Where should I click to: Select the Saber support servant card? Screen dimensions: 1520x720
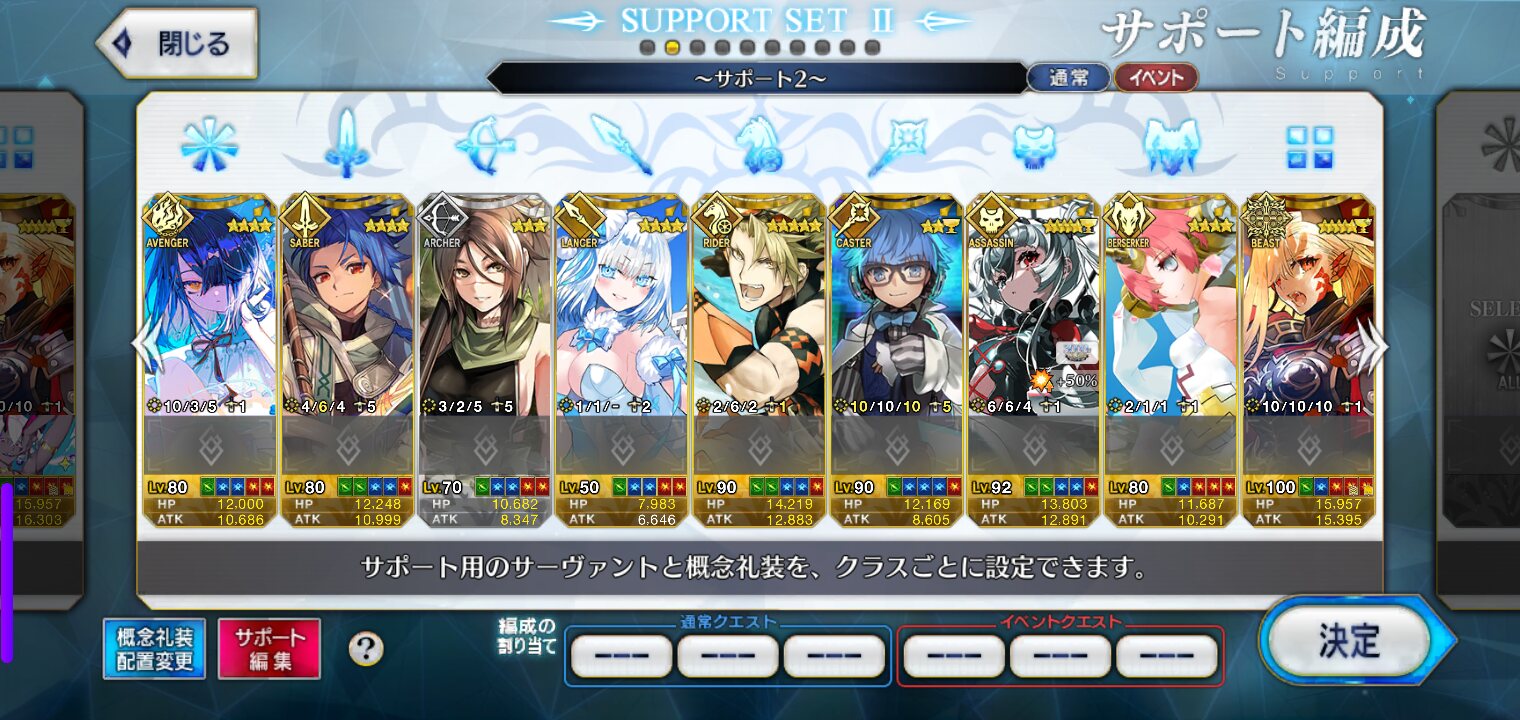pyautogui.click(x=348, y=320)
